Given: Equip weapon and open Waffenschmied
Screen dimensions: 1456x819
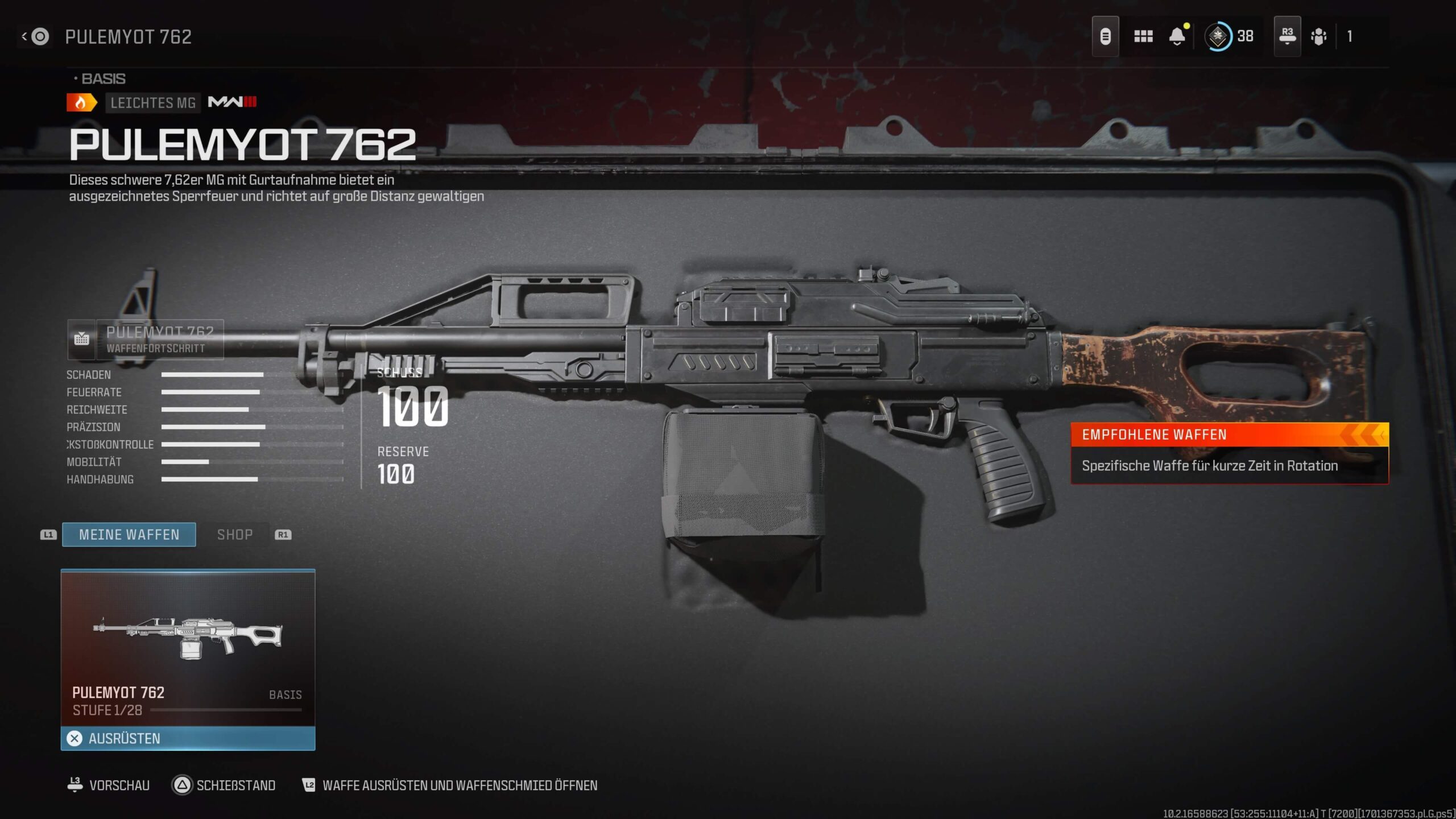Looking at the screenshot, I should click(x=449, y=785).
